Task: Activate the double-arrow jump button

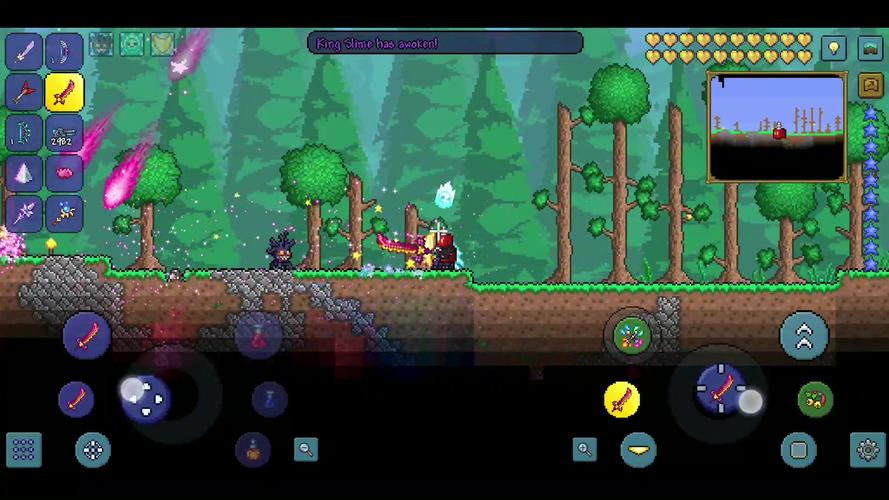Action: (x=804, y=336)
